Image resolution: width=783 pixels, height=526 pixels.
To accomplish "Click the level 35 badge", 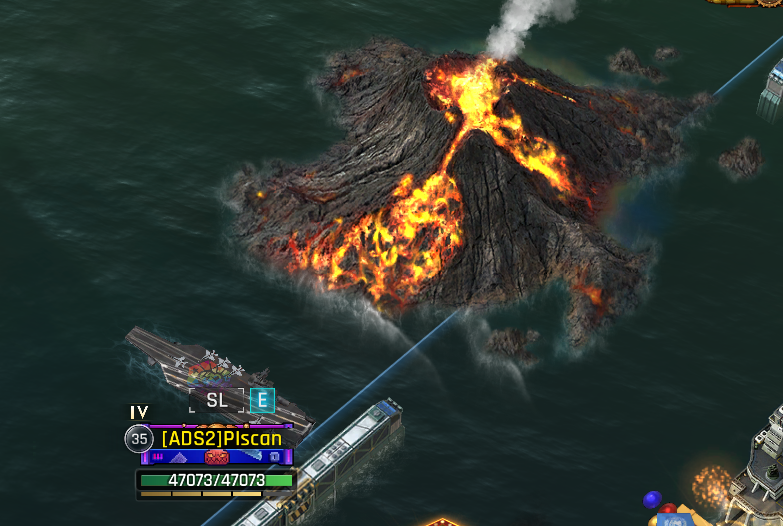I will [x=139, y=439].
